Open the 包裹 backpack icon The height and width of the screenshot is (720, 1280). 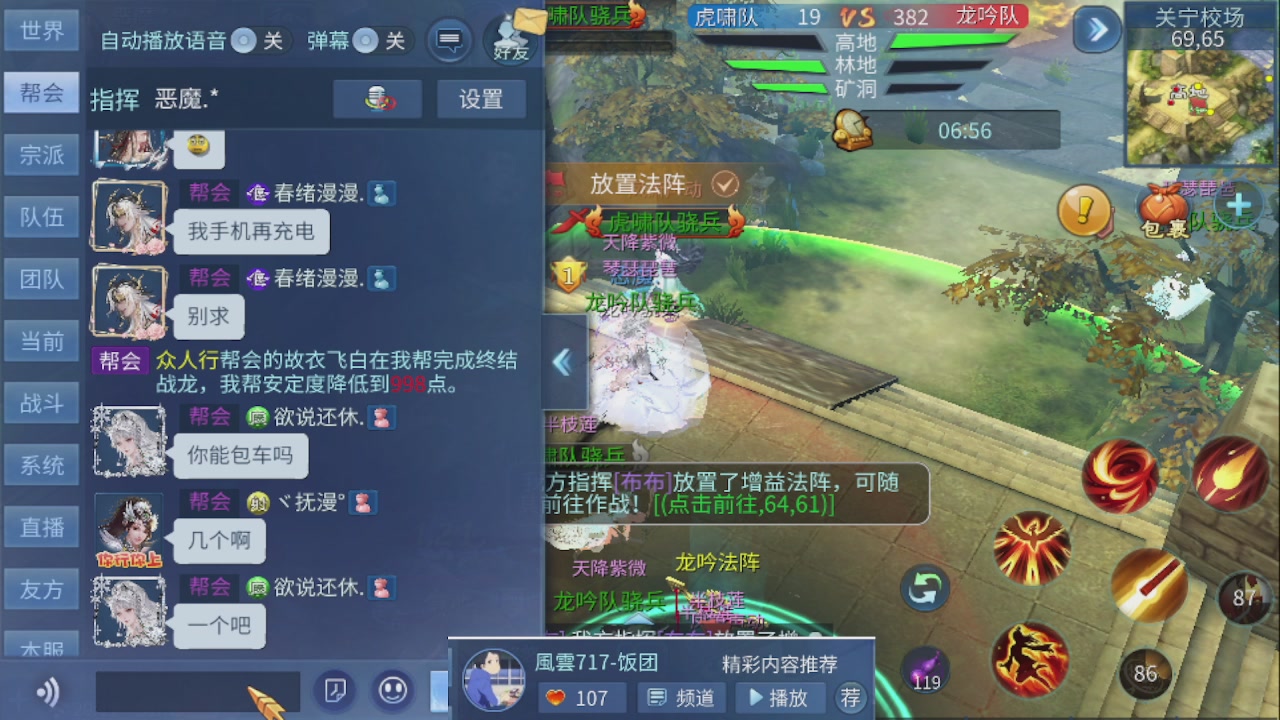coord(1165,207)
